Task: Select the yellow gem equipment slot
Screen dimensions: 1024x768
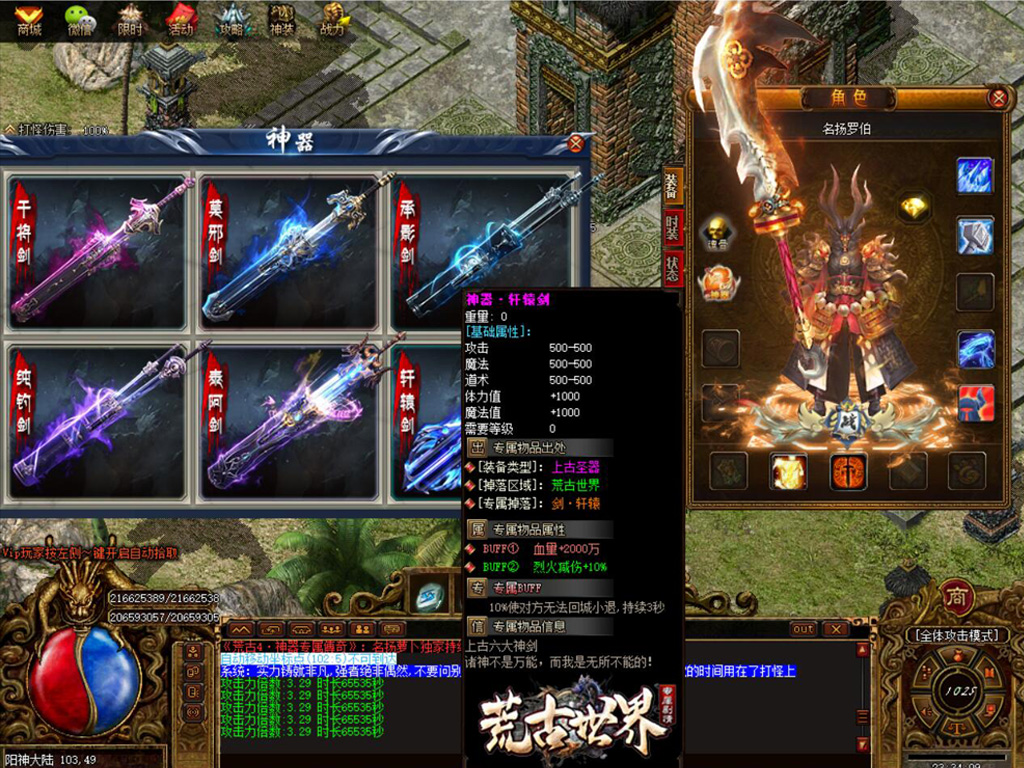Action: [x=913, y=207]
